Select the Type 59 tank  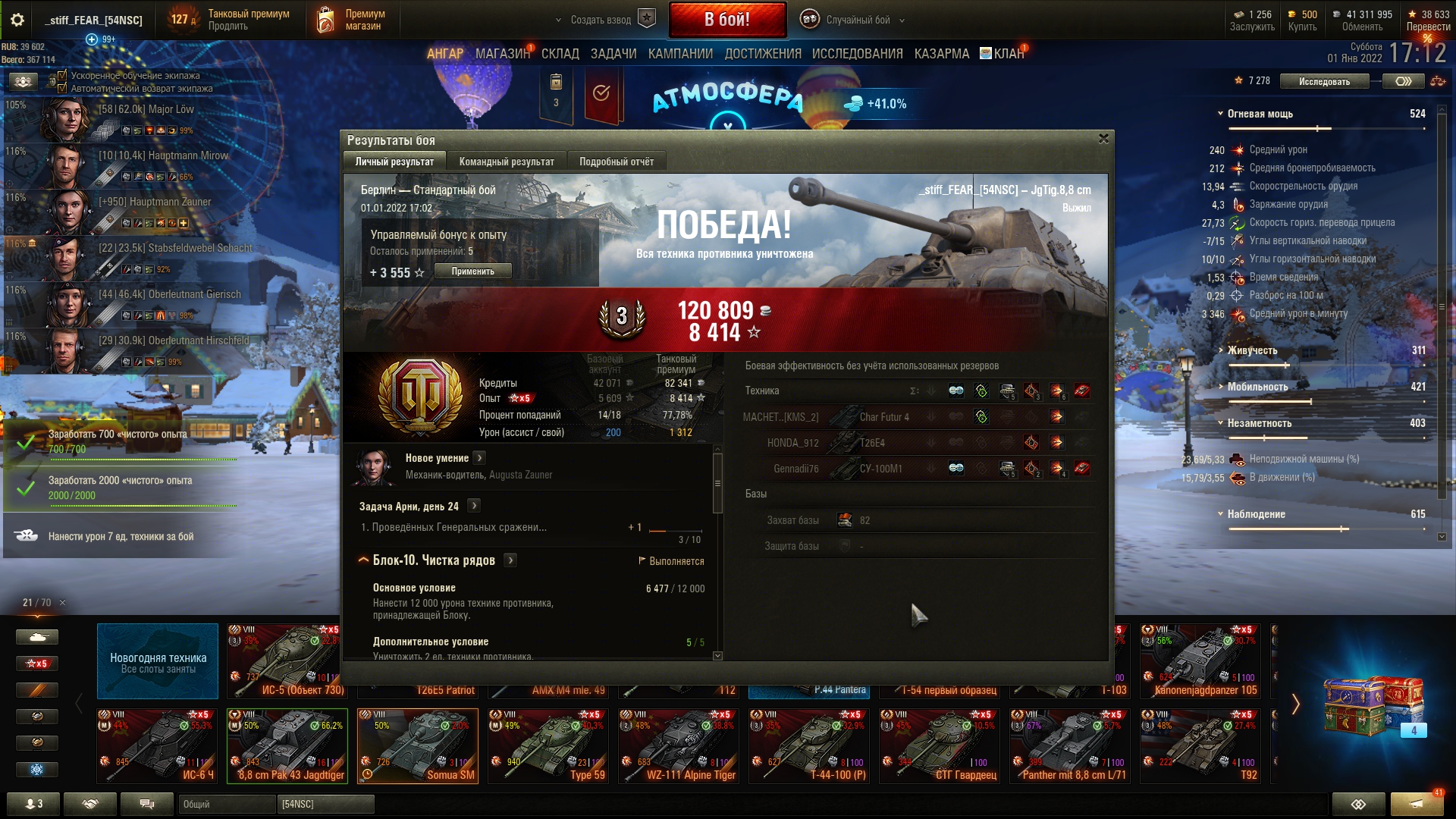(548, 746)
